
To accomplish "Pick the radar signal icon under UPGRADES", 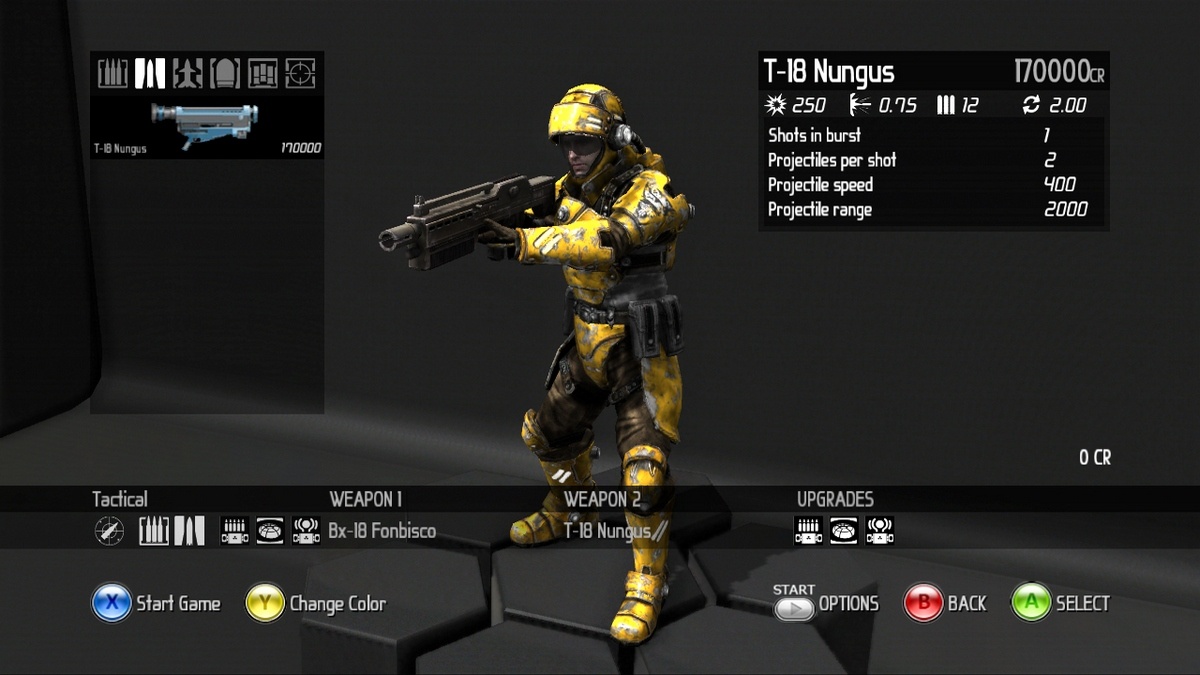I will coord(880,531).
